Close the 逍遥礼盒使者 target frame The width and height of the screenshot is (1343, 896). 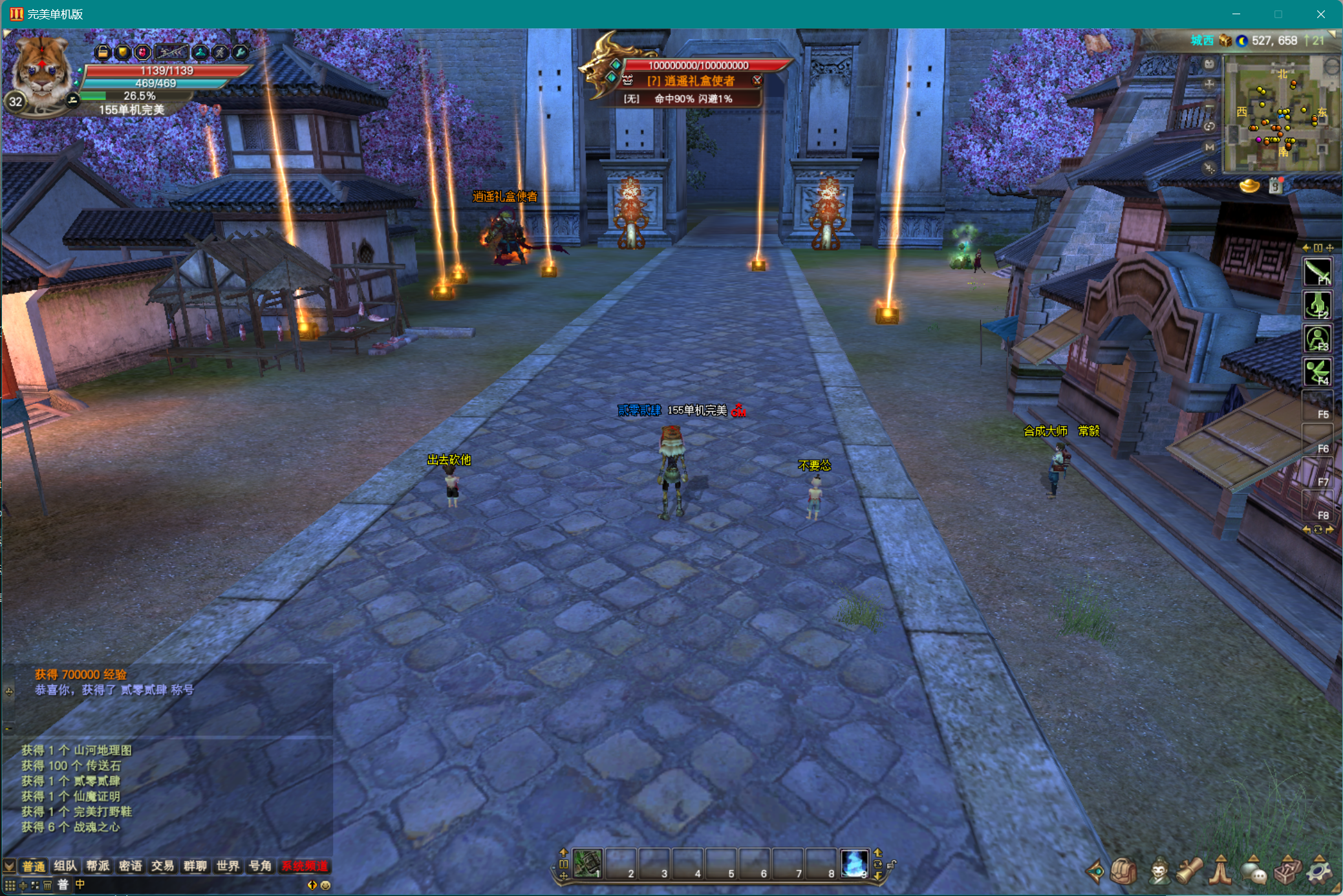pyautogui.click(x=757, y=80)
